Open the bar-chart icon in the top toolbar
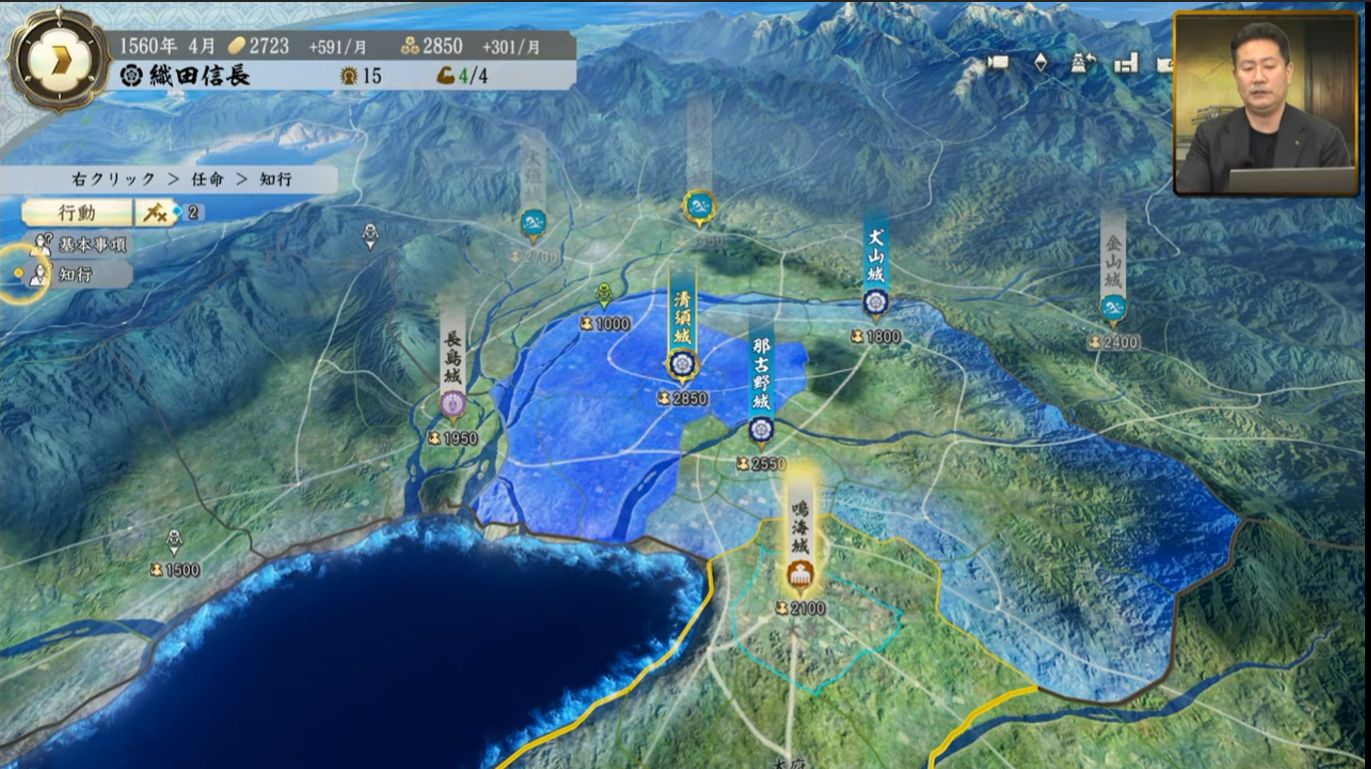The image size is (1371, 769). (1126, 62)
